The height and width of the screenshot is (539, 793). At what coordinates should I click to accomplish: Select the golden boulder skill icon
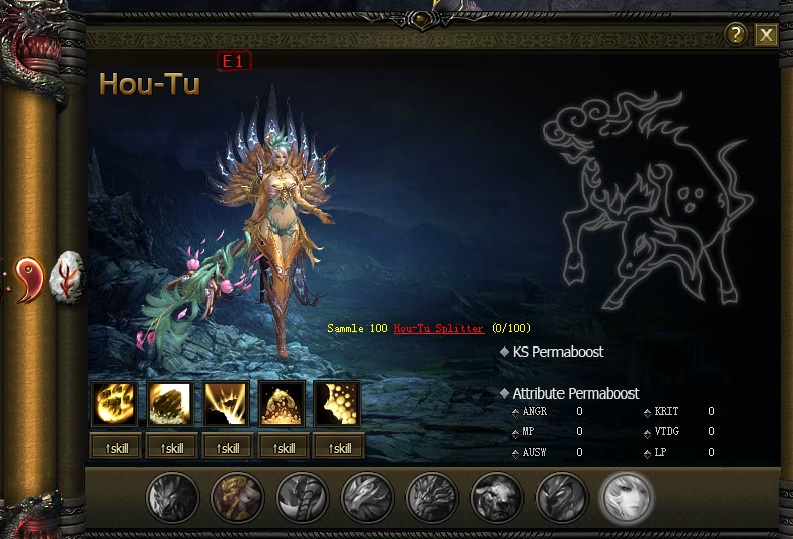click(x=170, y=404)
